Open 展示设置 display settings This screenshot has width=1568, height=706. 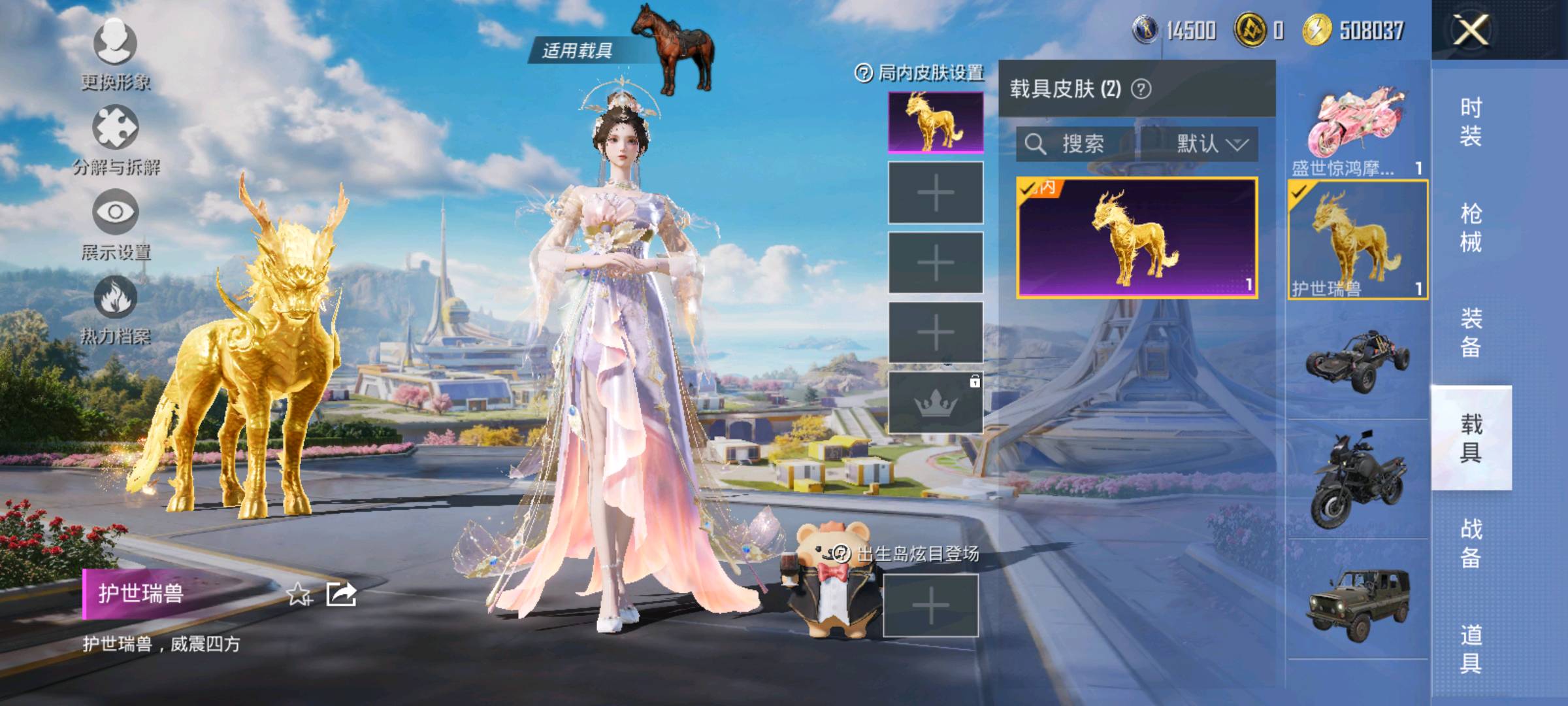(x=116, y=212)
